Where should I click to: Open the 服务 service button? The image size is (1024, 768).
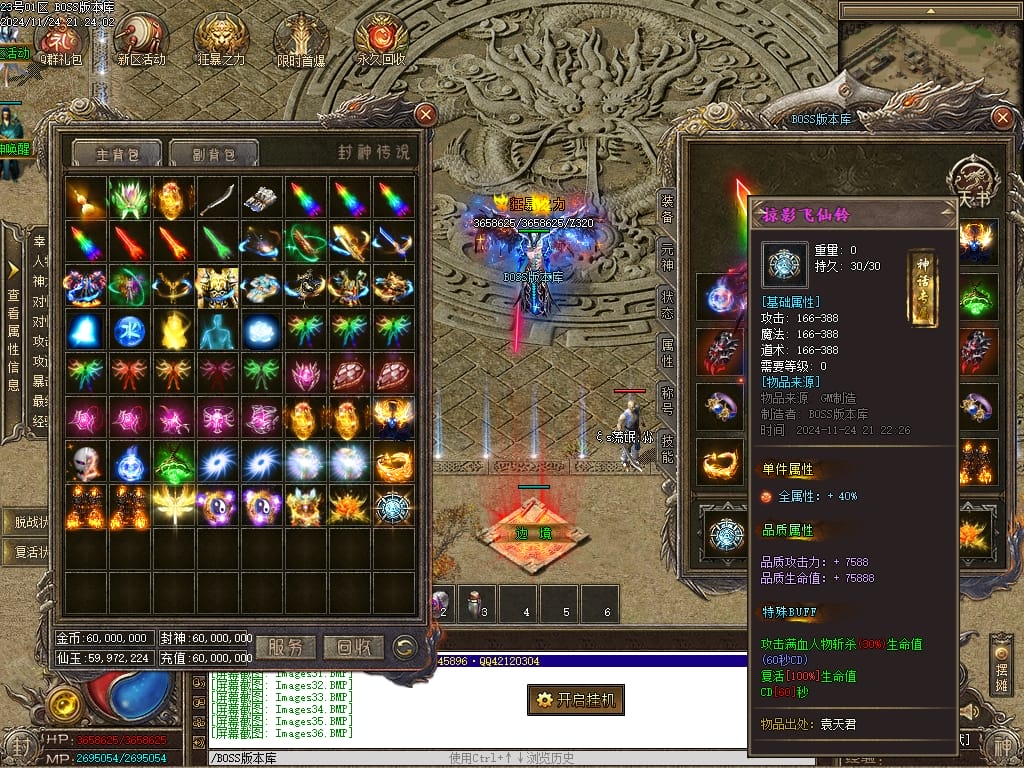click(x=286, y=647)
